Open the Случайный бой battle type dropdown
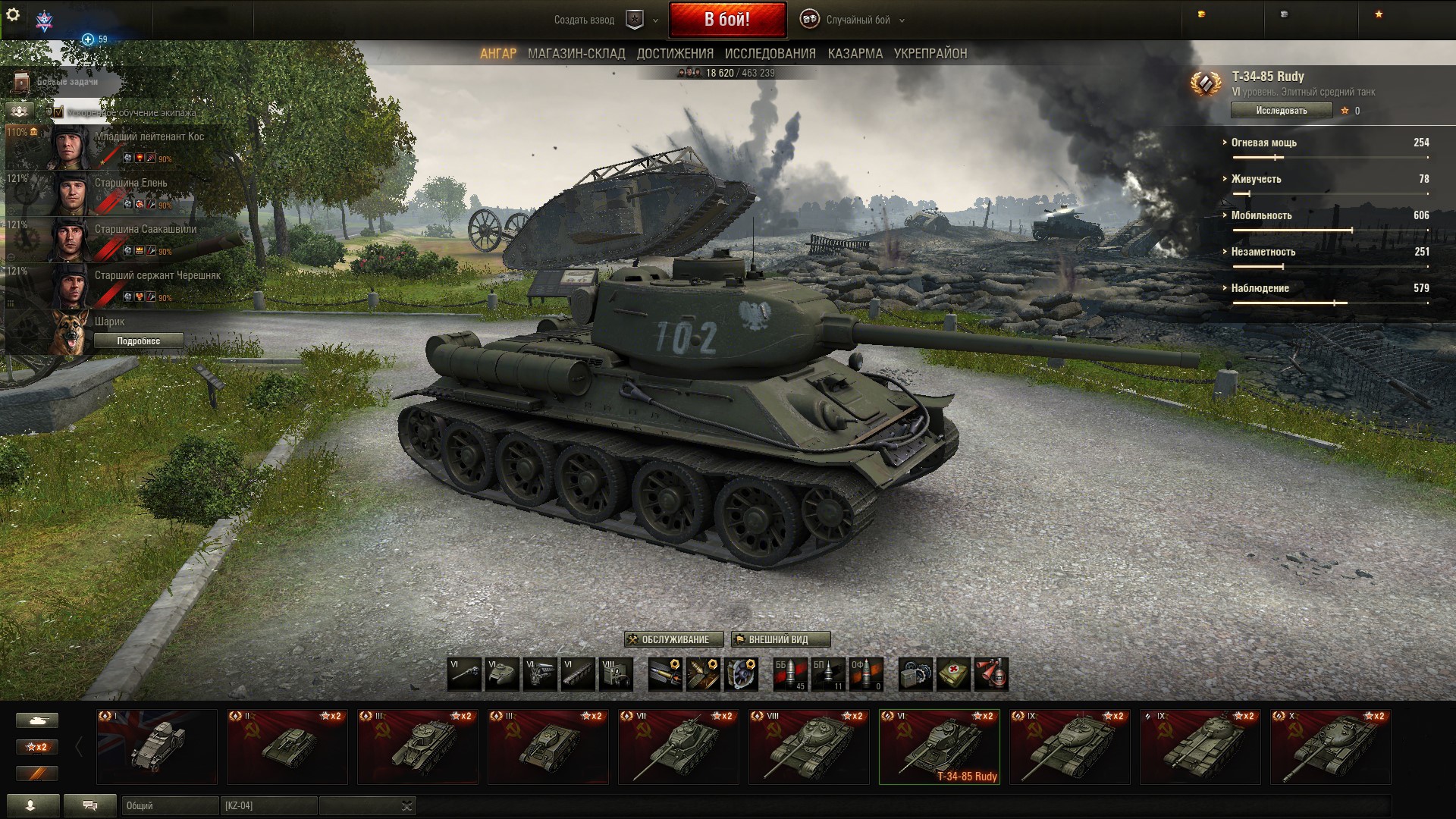 point(857,20)
